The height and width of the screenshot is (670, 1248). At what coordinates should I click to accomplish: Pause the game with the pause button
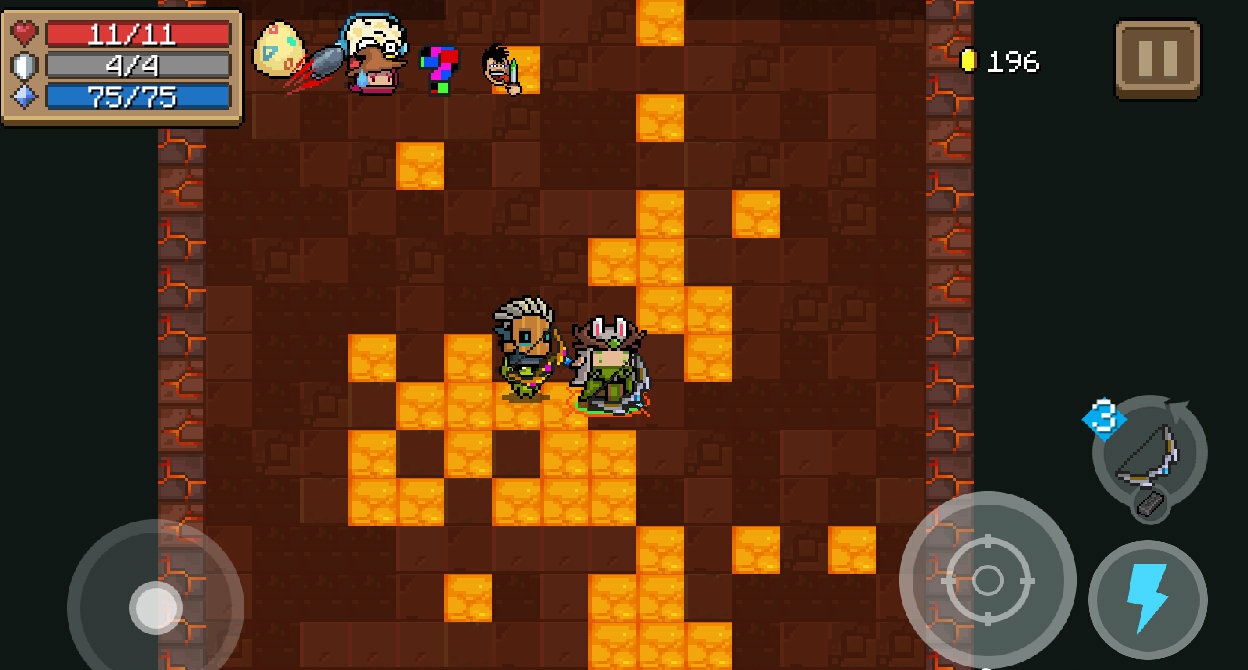(x=1157, y=60)
